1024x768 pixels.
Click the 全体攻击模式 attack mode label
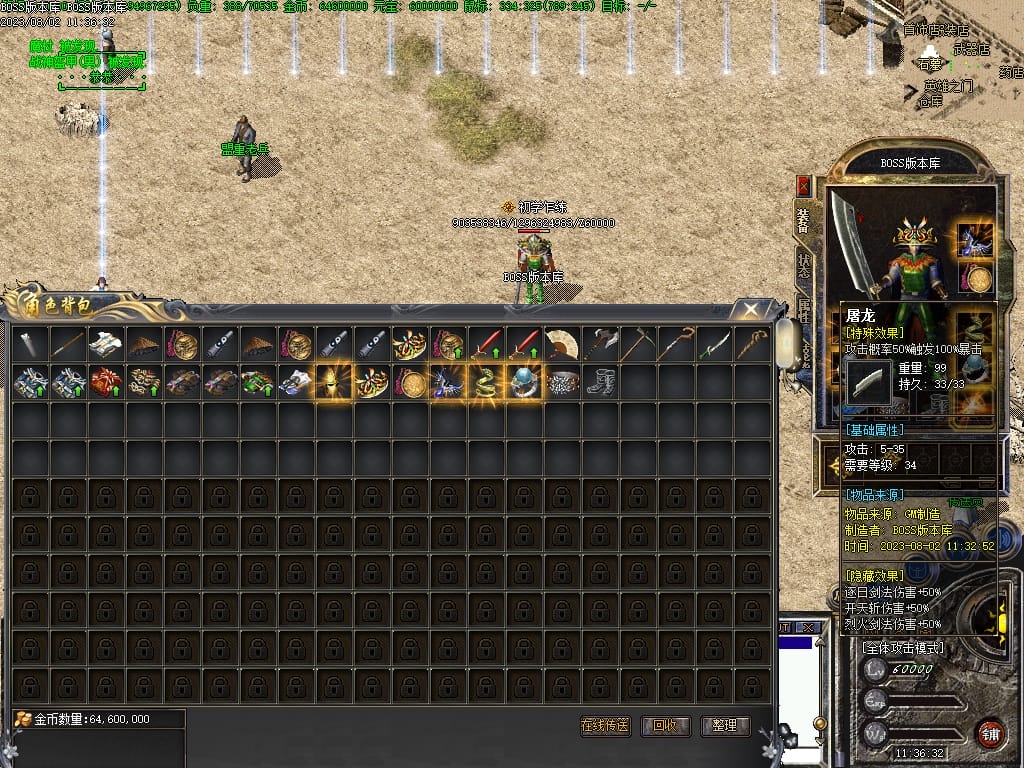tap(902, 647)
